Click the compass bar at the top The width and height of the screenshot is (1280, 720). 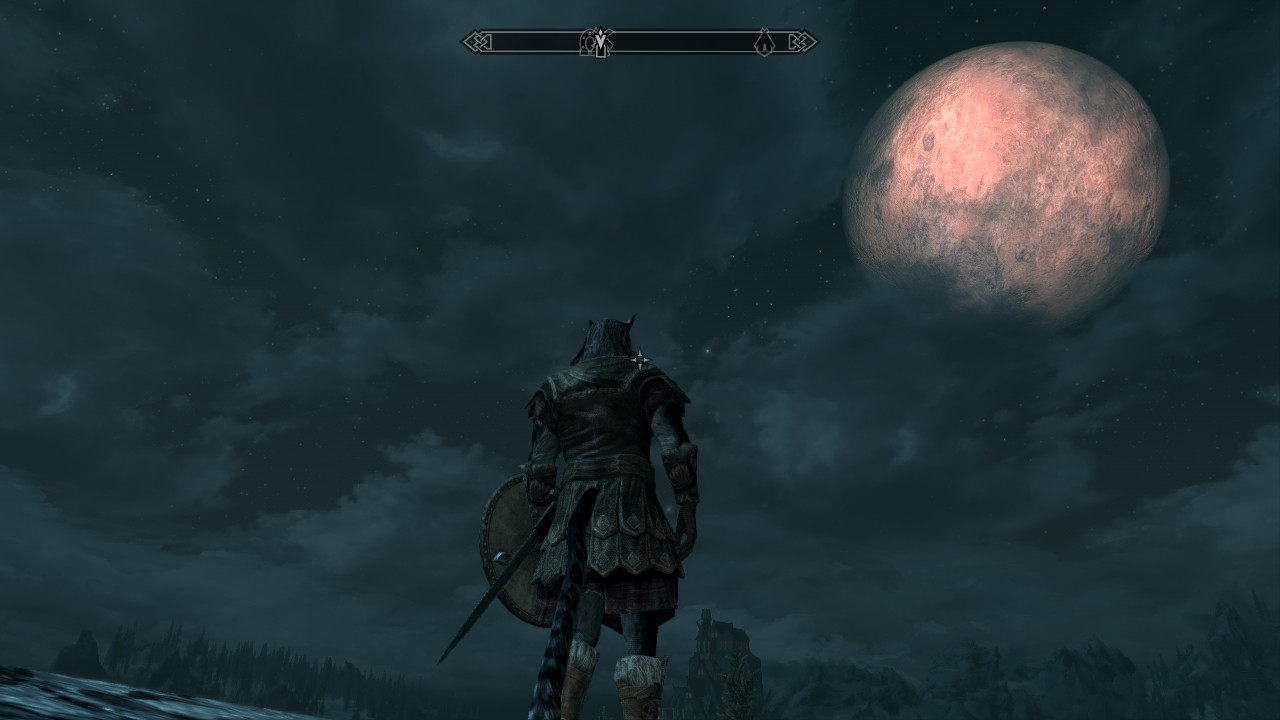click(680, 42)
